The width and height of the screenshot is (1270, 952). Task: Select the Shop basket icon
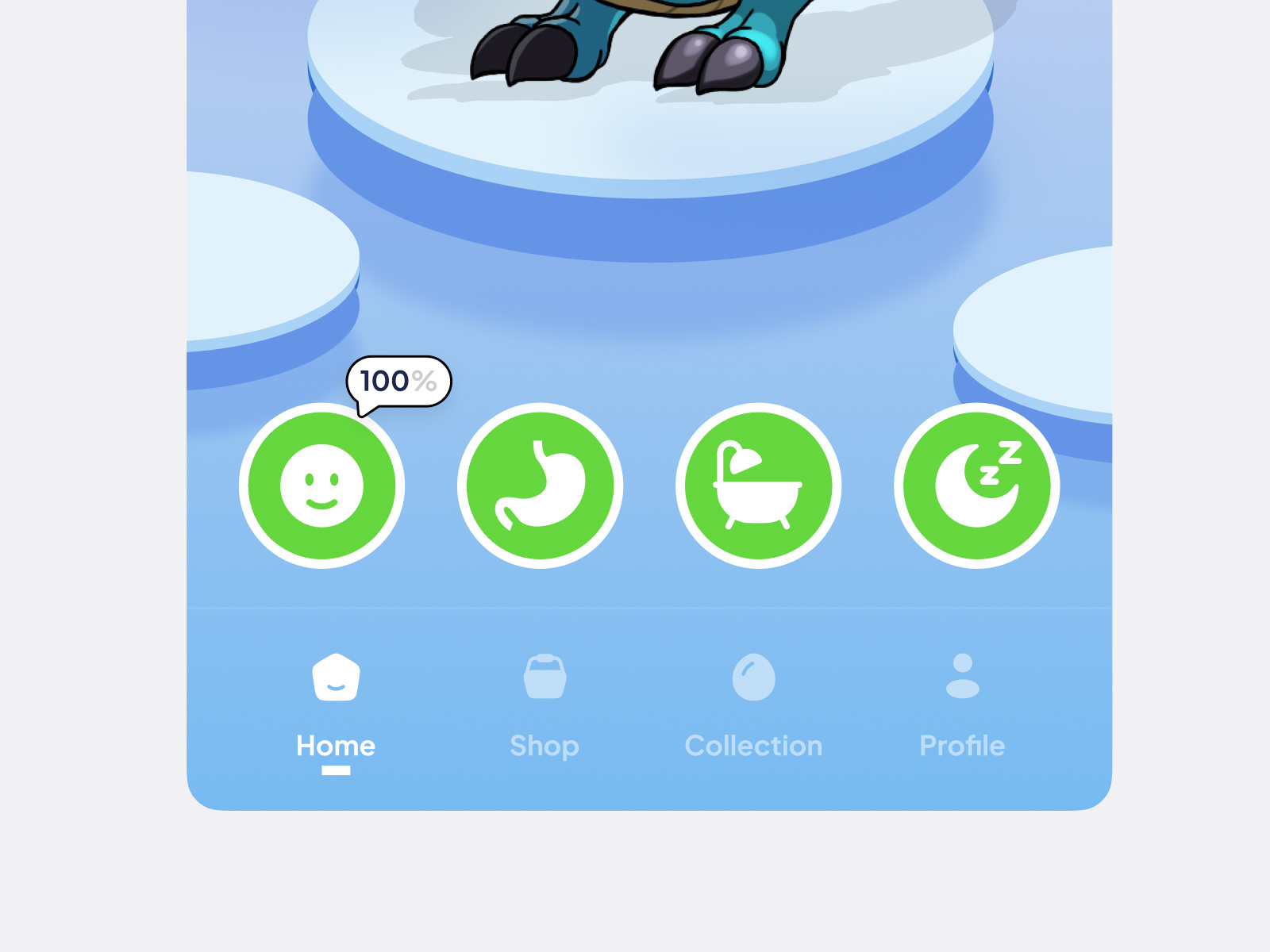(x=545, y=676)
